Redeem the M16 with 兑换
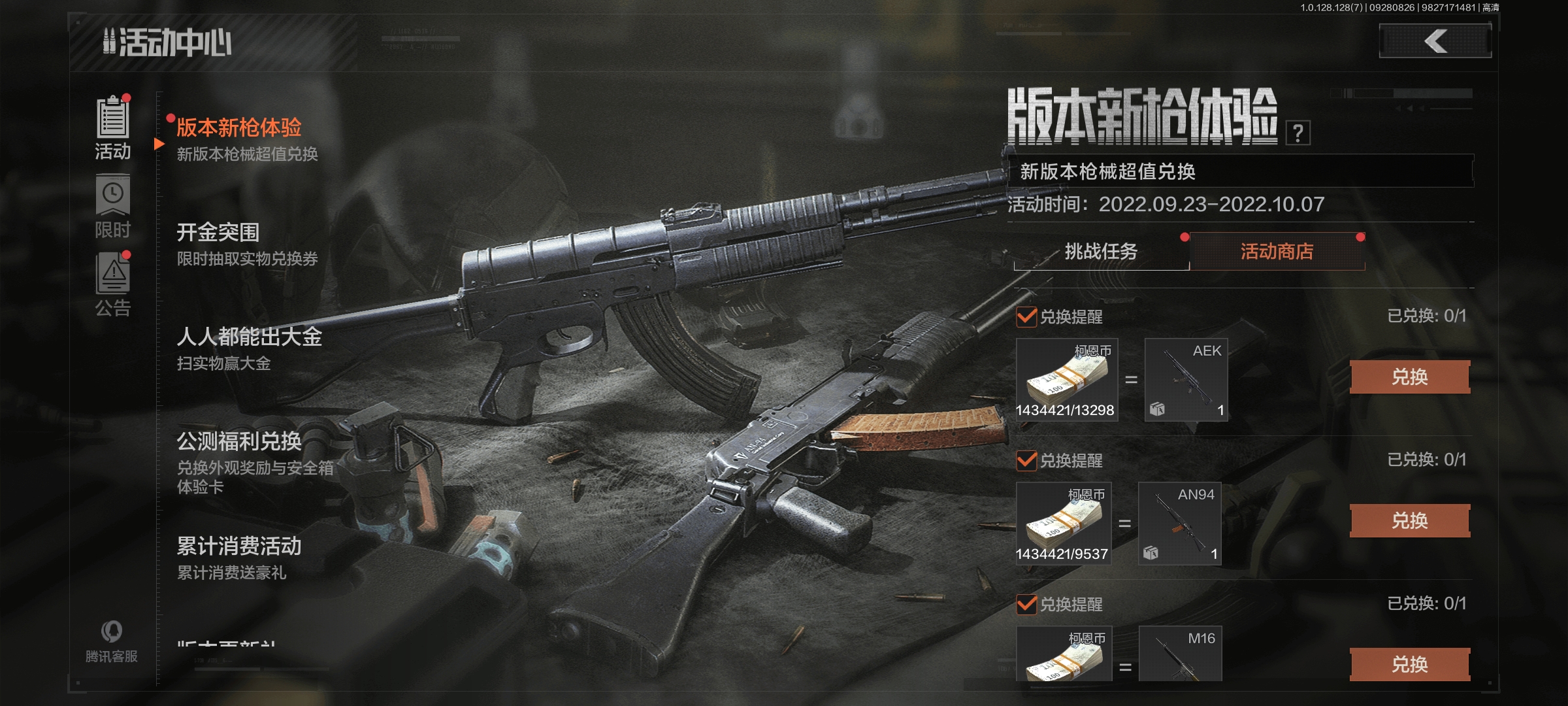The width and height of the screenshot is (1568, 706). click(1409, 665)
